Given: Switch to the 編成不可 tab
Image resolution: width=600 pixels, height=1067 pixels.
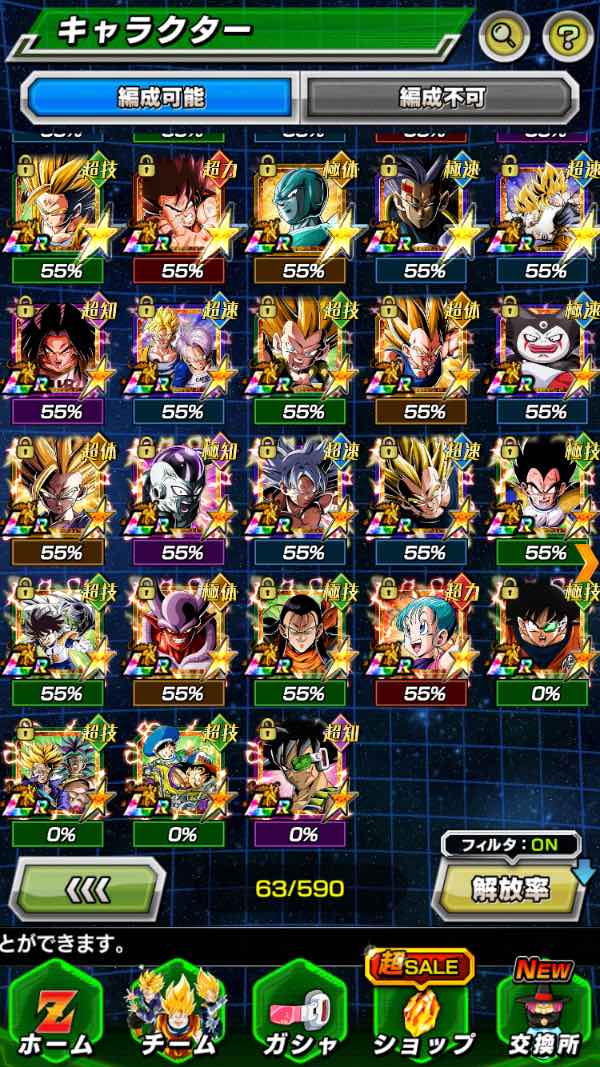Looking at the screenshot, I should point(441,97).
